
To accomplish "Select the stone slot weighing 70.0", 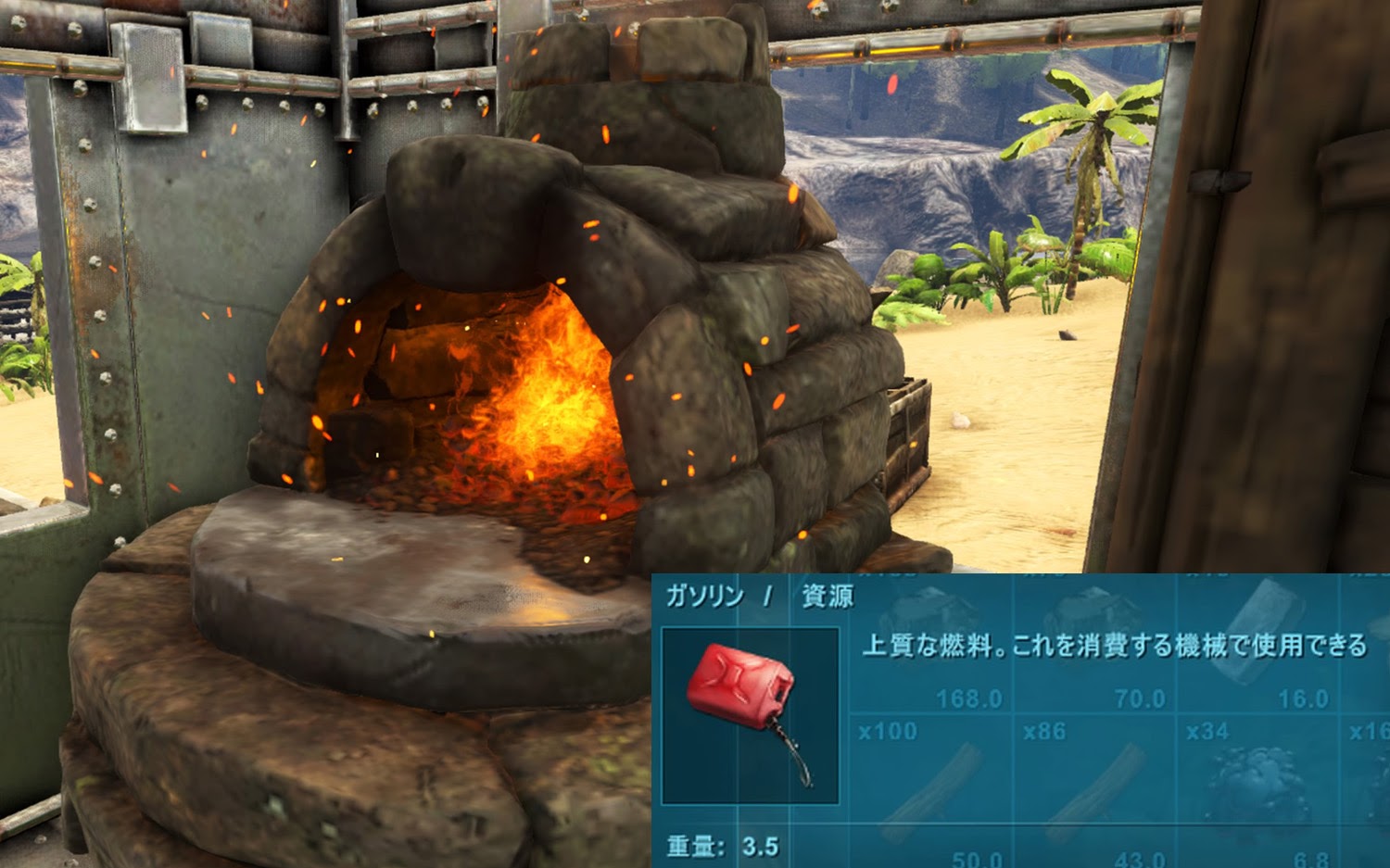I will [x=1095, y=639].
